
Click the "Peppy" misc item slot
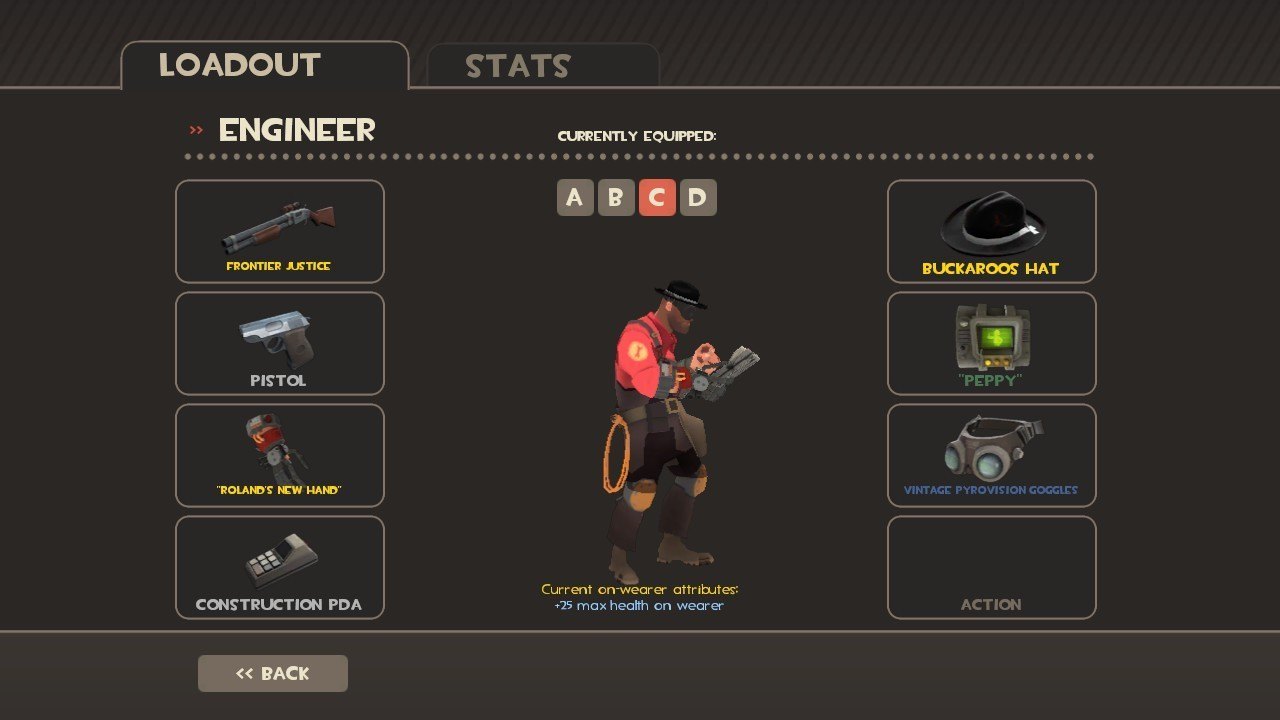tap(992, 344)
